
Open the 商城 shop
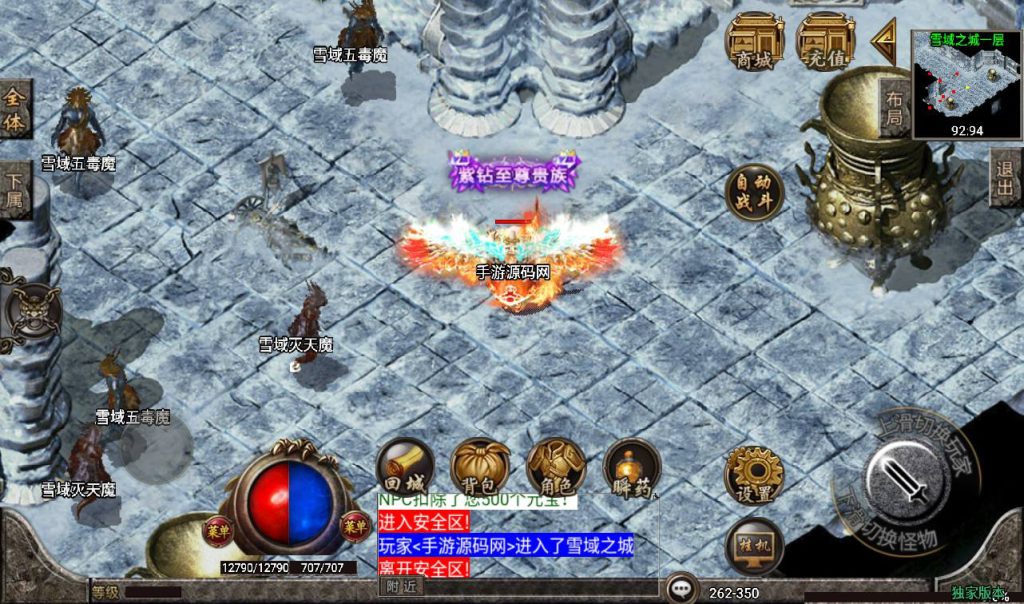point(754,42)
